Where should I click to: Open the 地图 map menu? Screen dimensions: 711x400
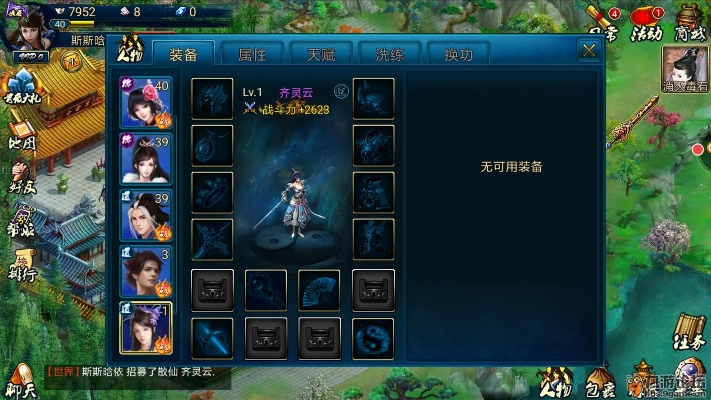22,138
